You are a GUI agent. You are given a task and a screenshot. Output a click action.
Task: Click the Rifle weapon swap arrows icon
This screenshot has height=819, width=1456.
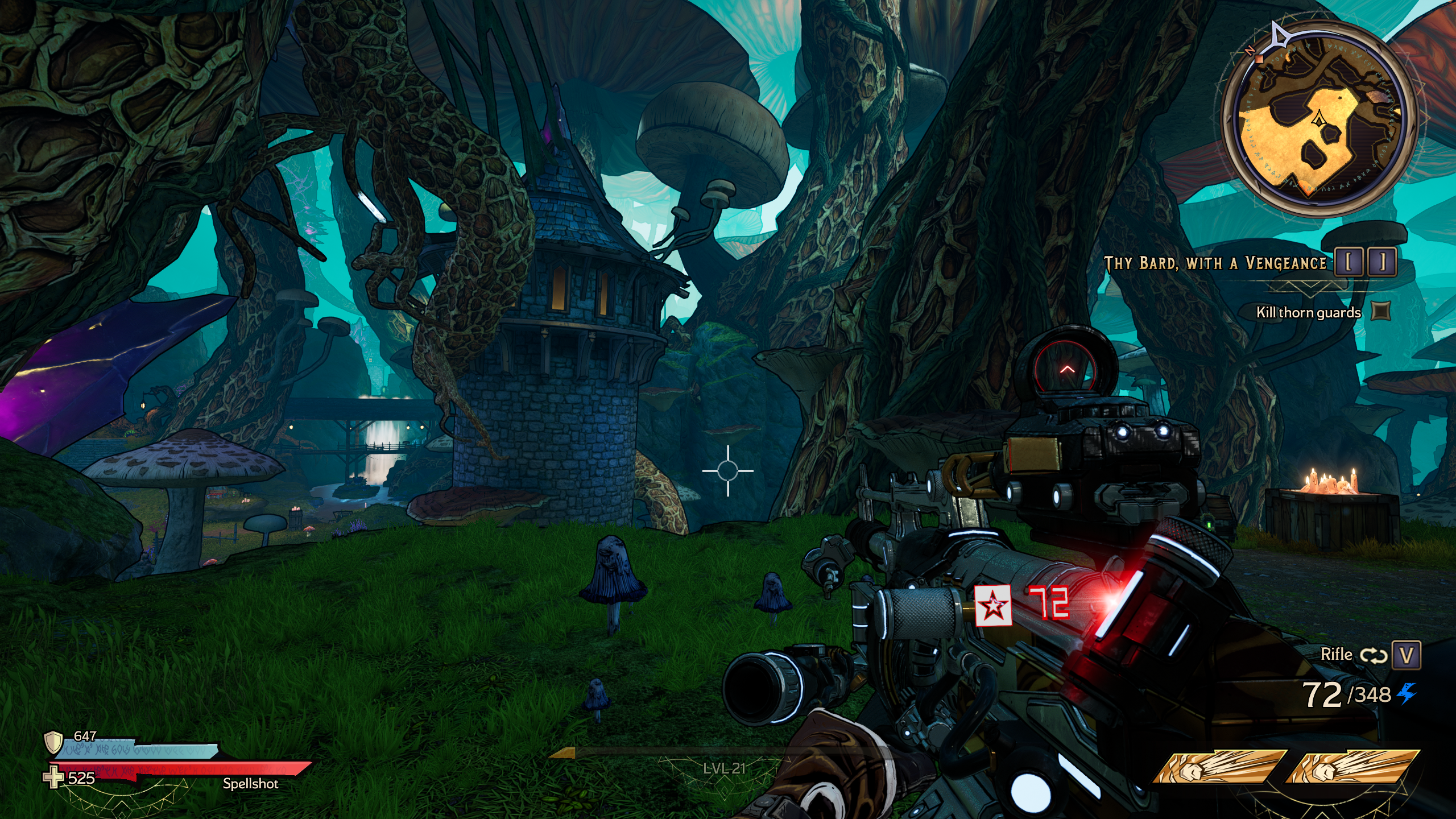pos(1374,655)
